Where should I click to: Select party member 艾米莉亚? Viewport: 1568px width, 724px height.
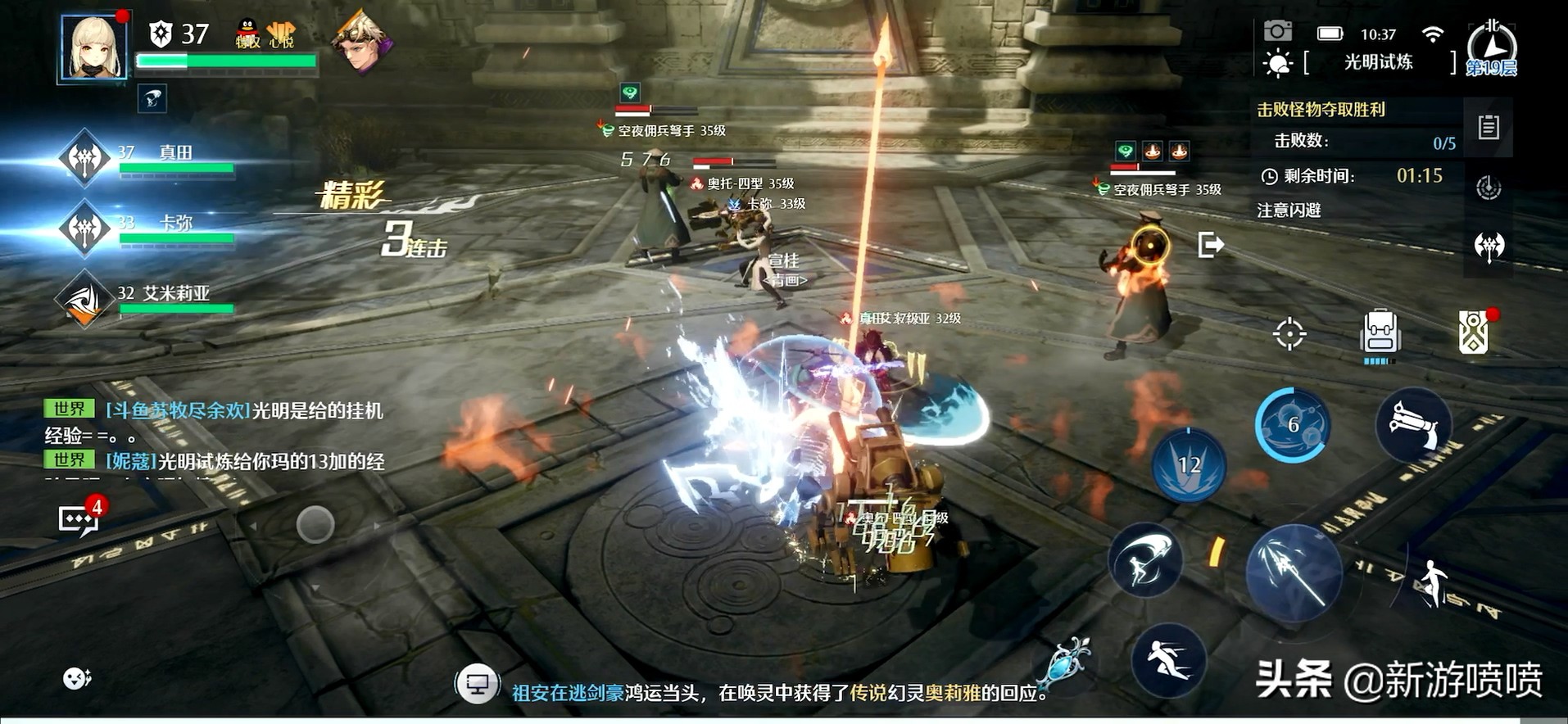pyautogui.click(x=85, y=300)
